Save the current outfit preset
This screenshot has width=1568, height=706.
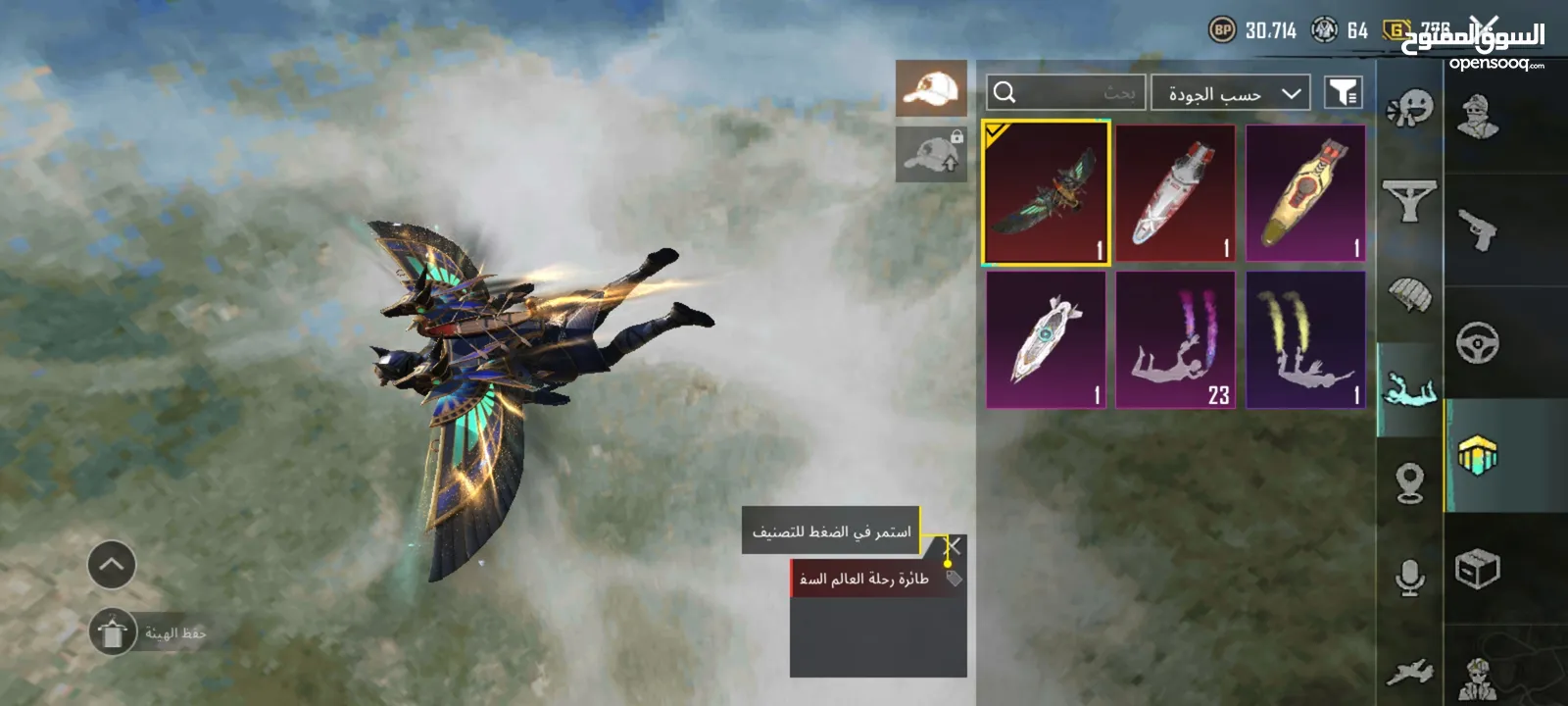114,632
